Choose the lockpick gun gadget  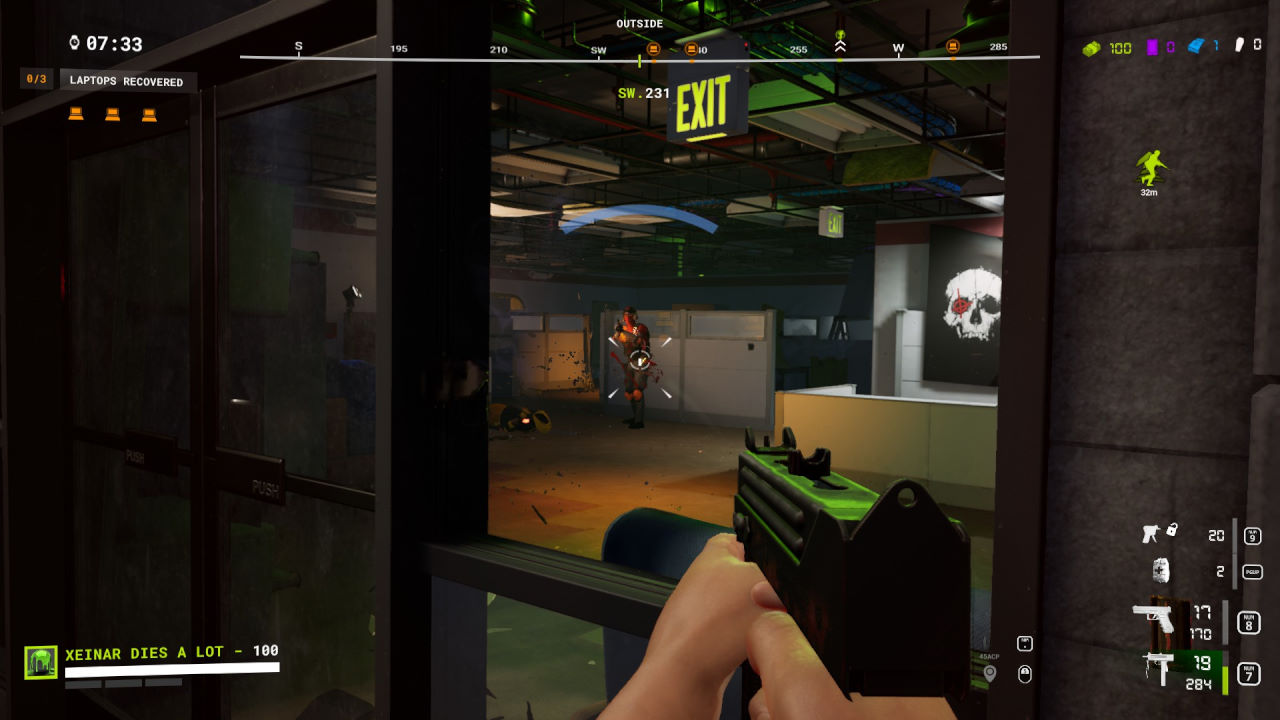tap(1157, 533)
